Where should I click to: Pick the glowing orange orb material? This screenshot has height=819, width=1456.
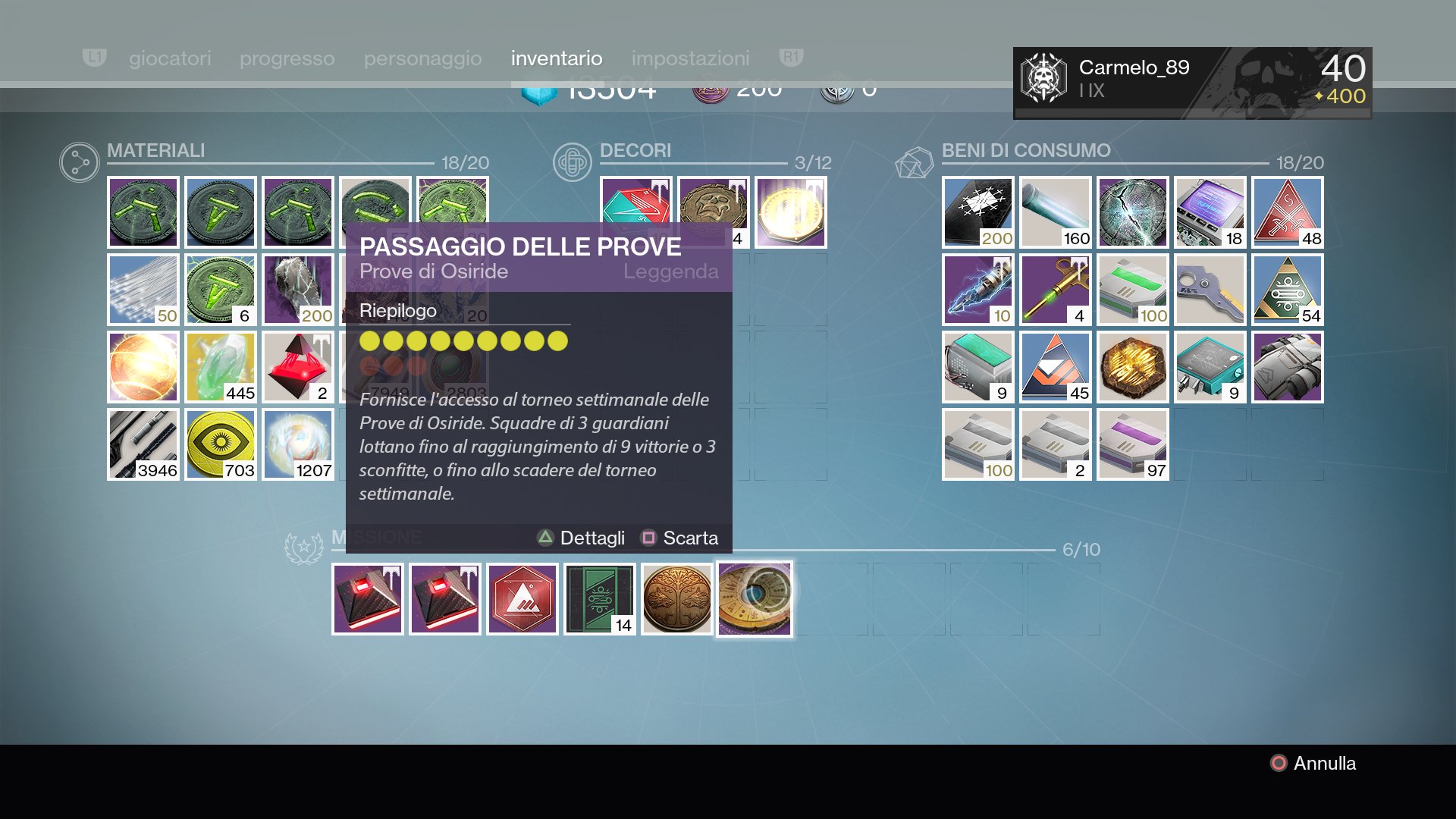point(143,367)
